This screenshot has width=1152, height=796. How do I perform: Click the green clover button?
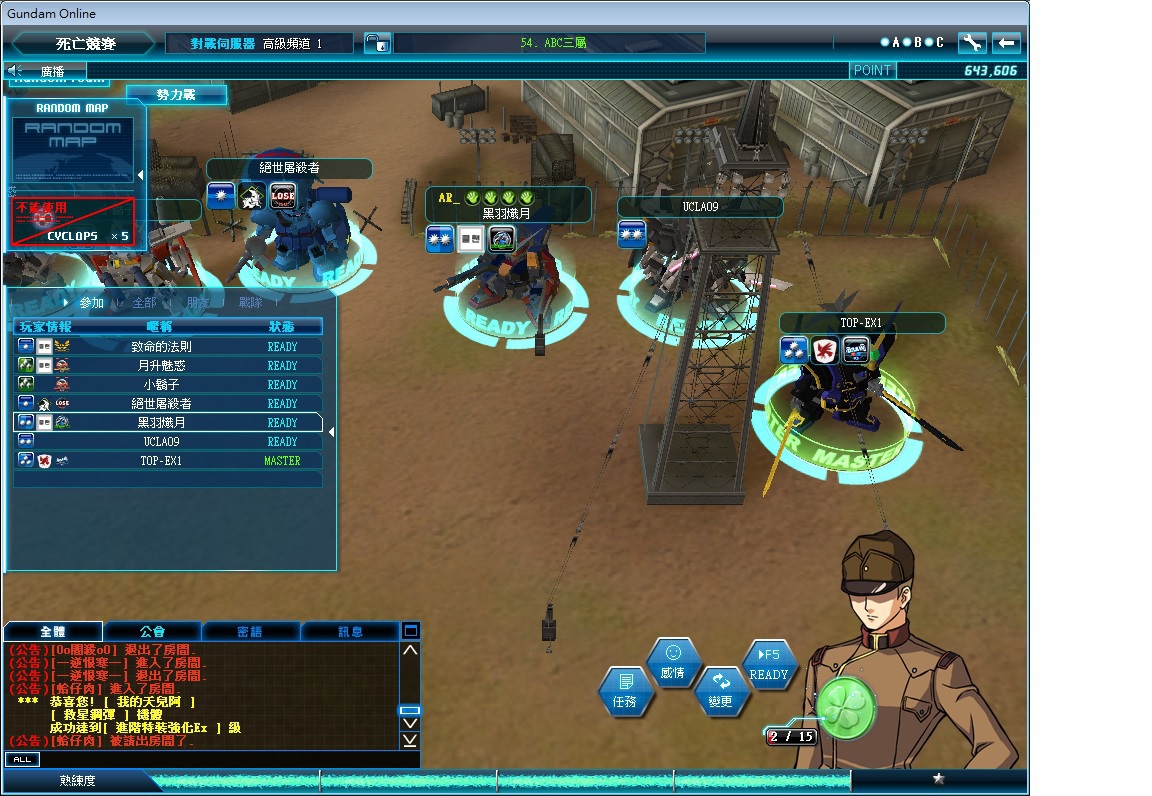point(845,707)
